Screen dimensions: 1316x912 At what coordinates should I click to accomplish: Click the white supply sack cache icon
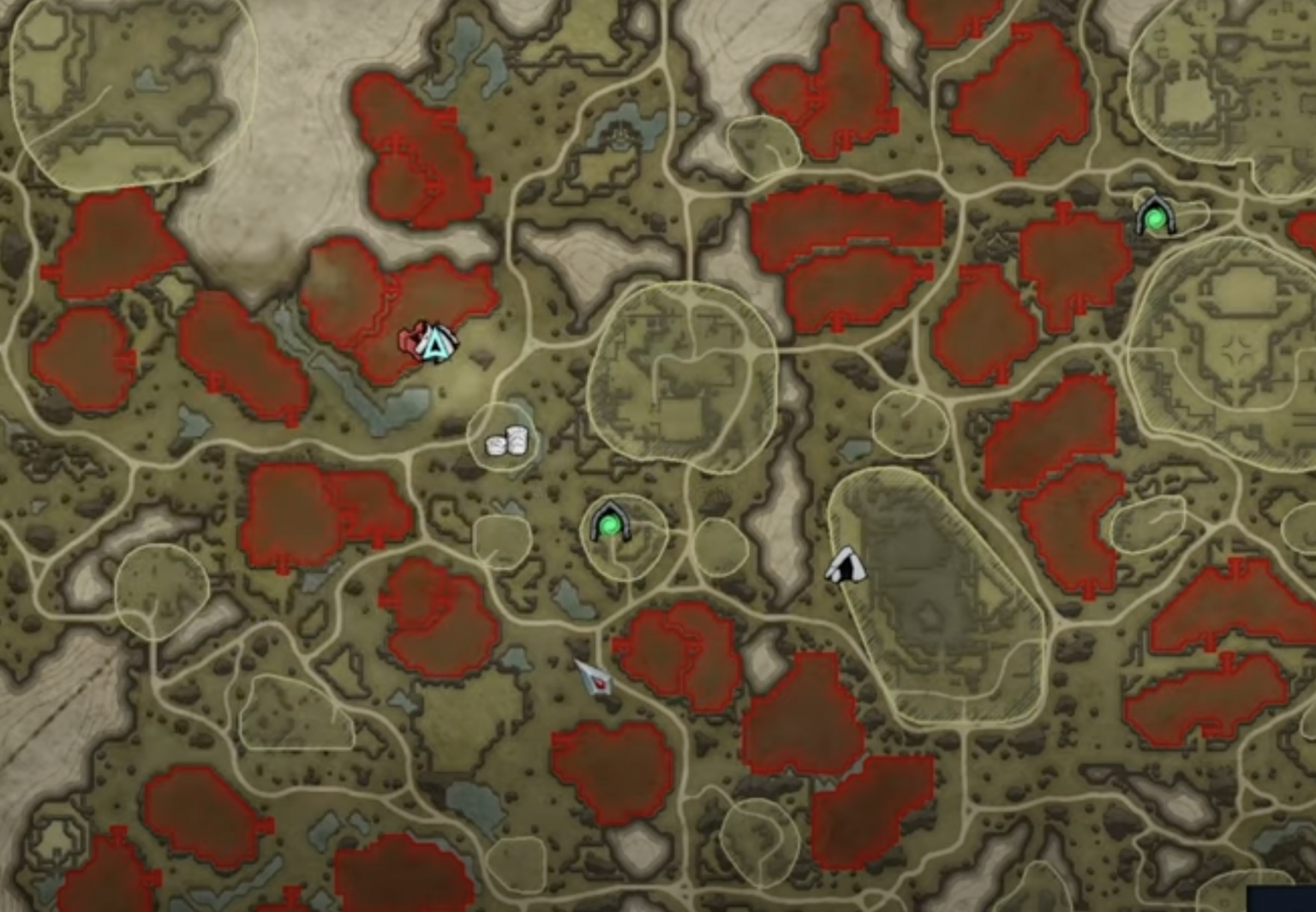point(505,441)
